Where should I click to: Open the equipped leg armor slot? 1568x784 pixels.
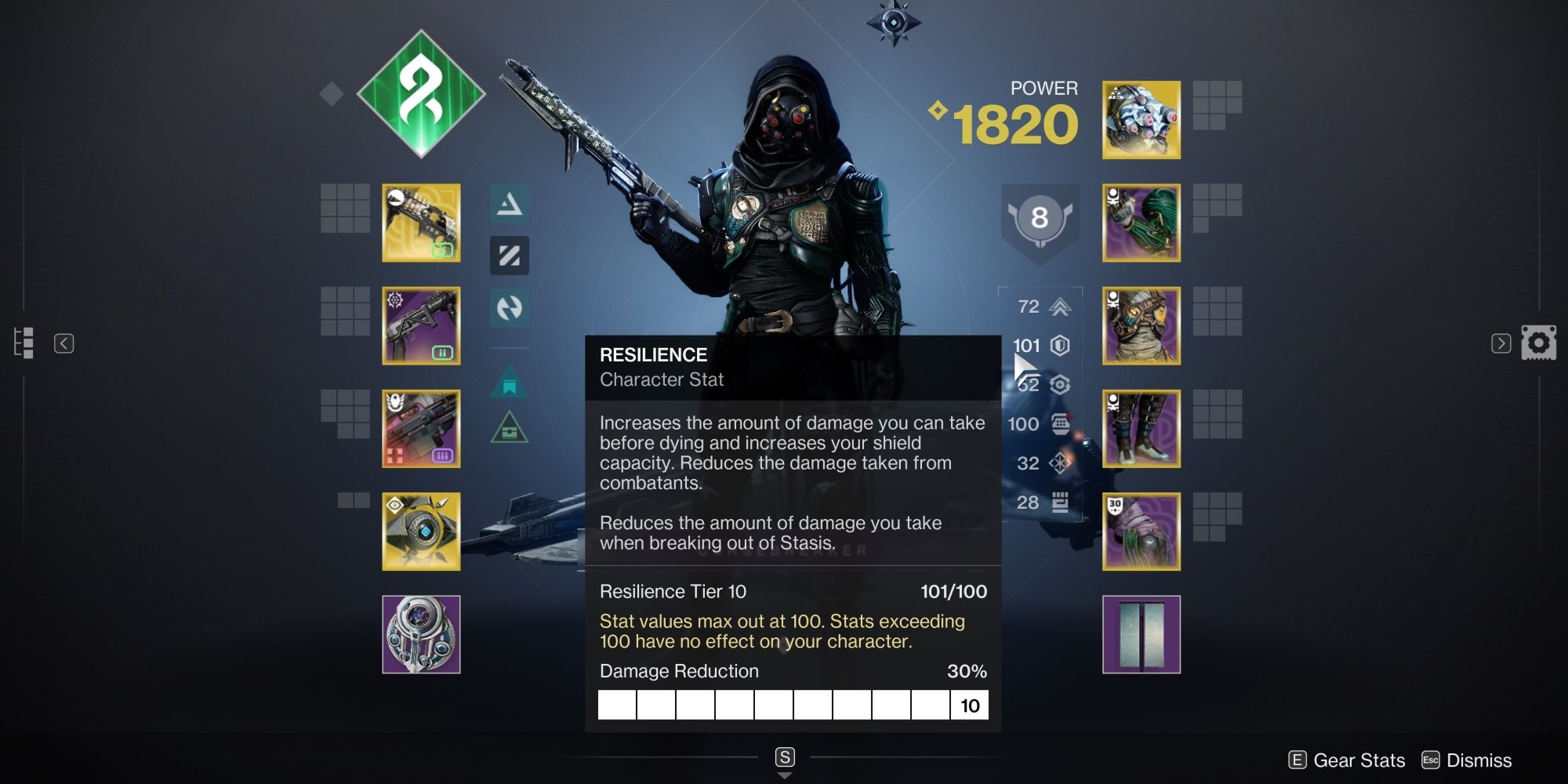pos(1142,428)
